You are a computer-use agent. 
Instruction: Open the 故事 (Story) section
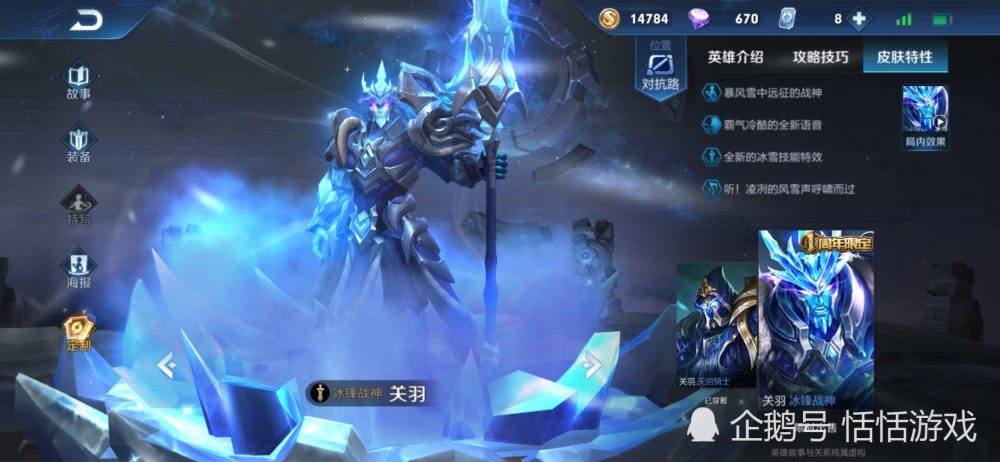coord(78,81)
